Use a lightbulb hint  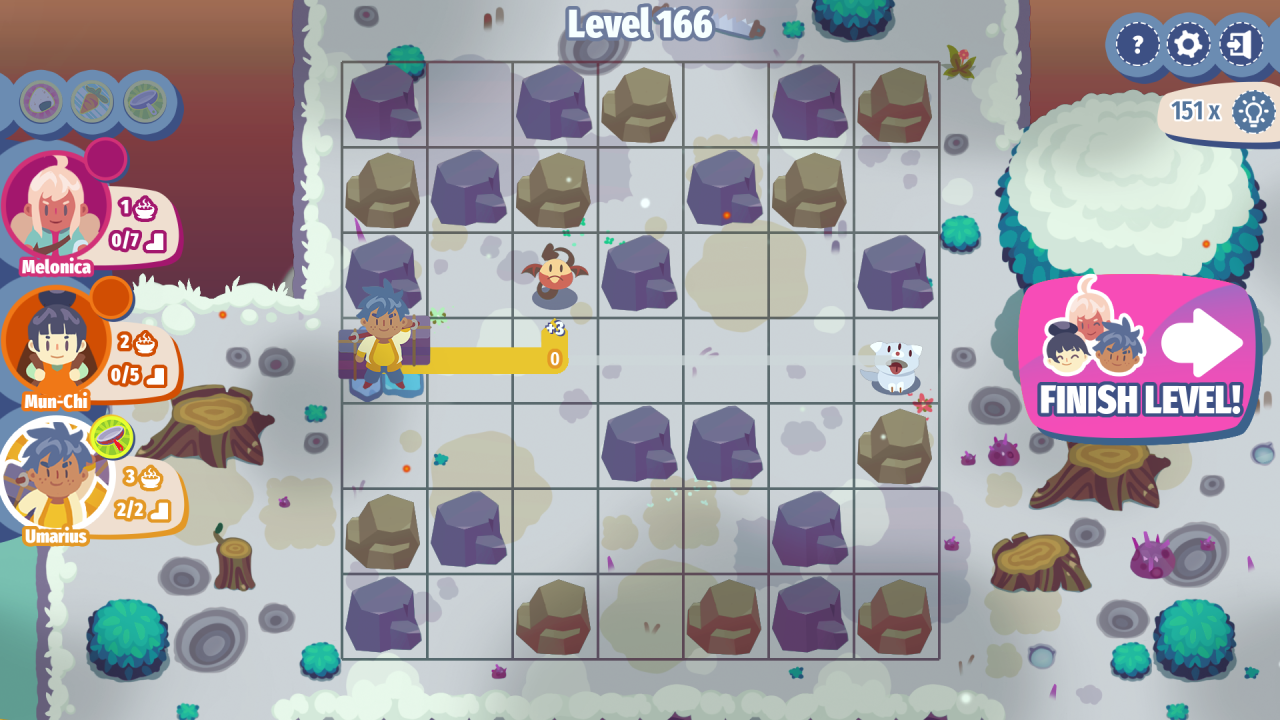click(x=1252, y=111)
